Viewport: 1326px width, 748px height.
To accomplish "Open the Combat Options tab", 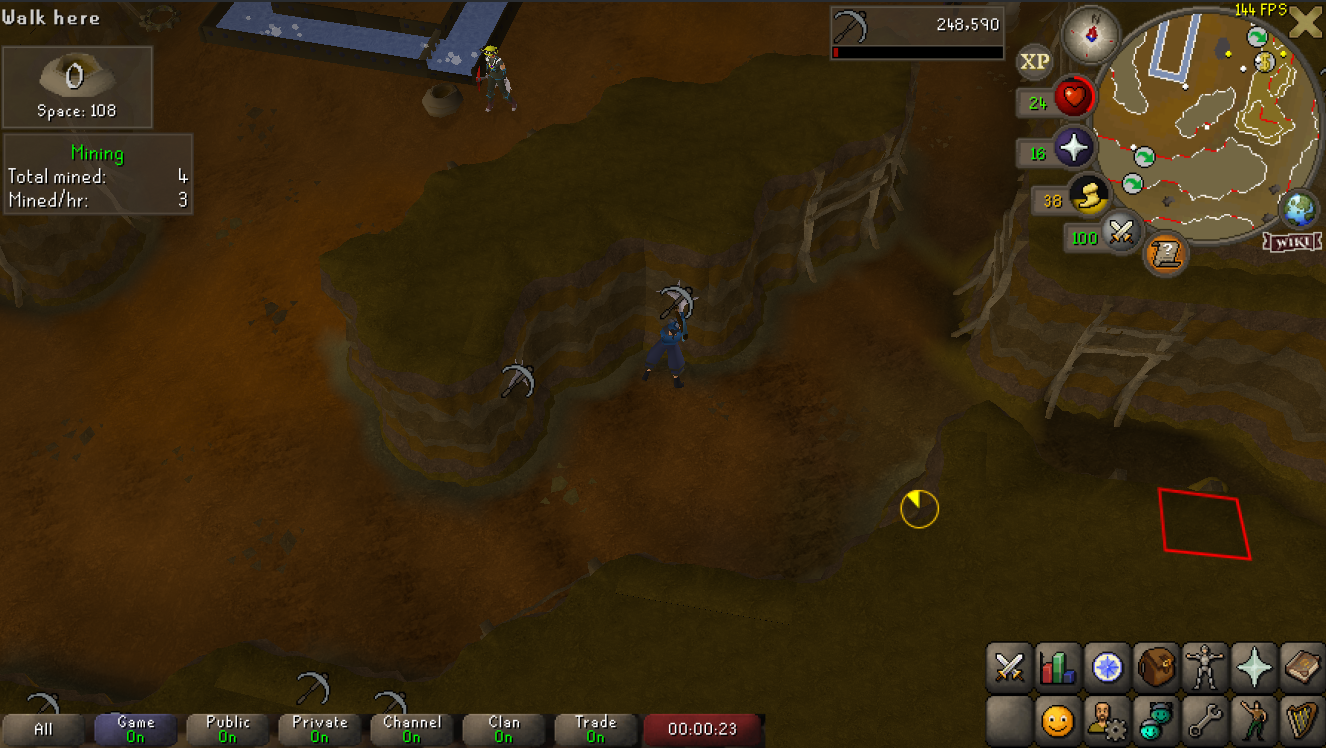I will coord(1010,668).
